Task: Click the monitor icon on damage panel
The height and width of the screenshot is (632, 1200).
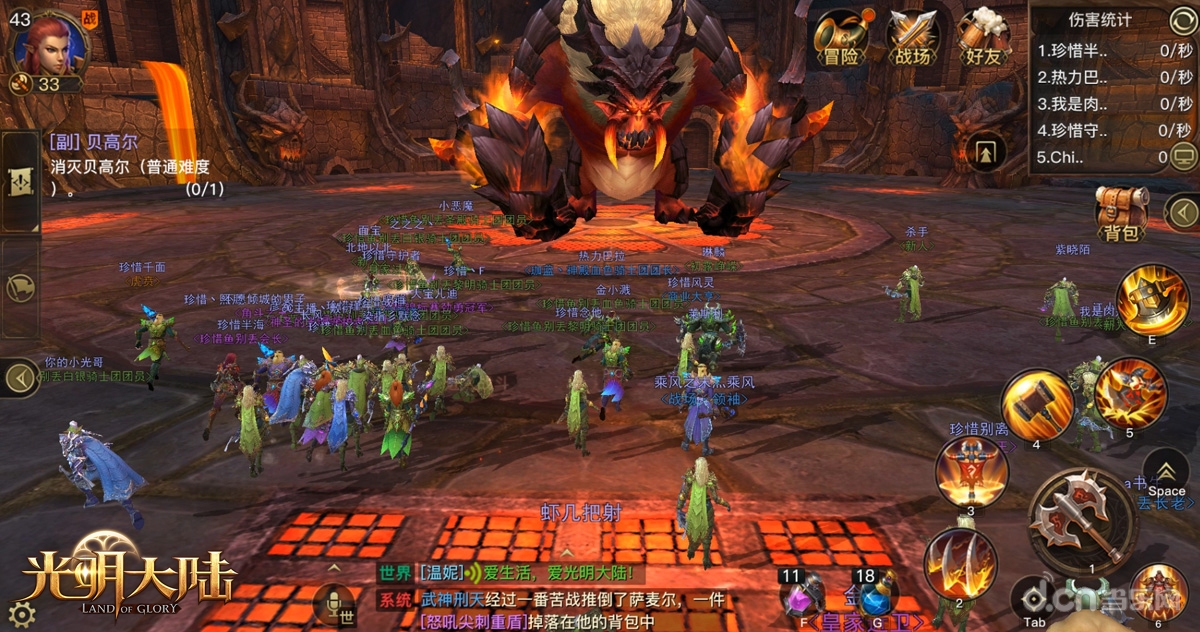Action: point(1183,155)
